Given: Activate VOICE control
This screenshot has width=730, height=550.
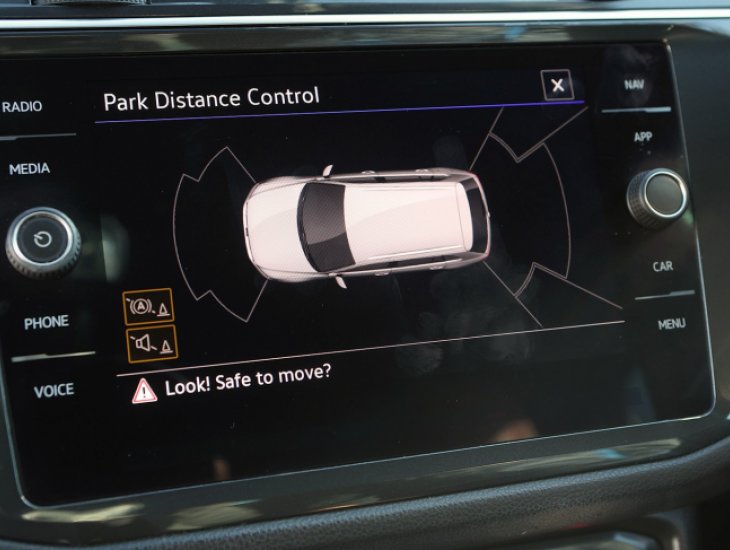Looking at the screenshot, I should click(54, 391).
